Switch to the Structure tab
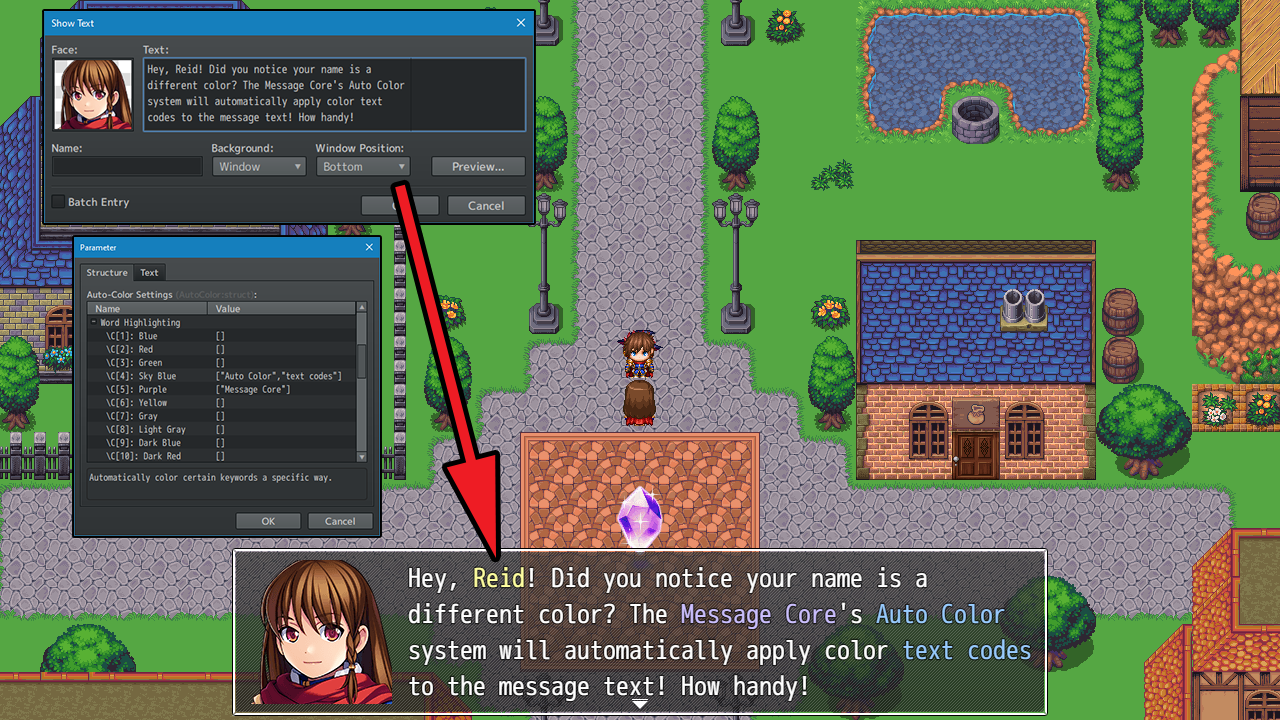 tap(107, 273)
